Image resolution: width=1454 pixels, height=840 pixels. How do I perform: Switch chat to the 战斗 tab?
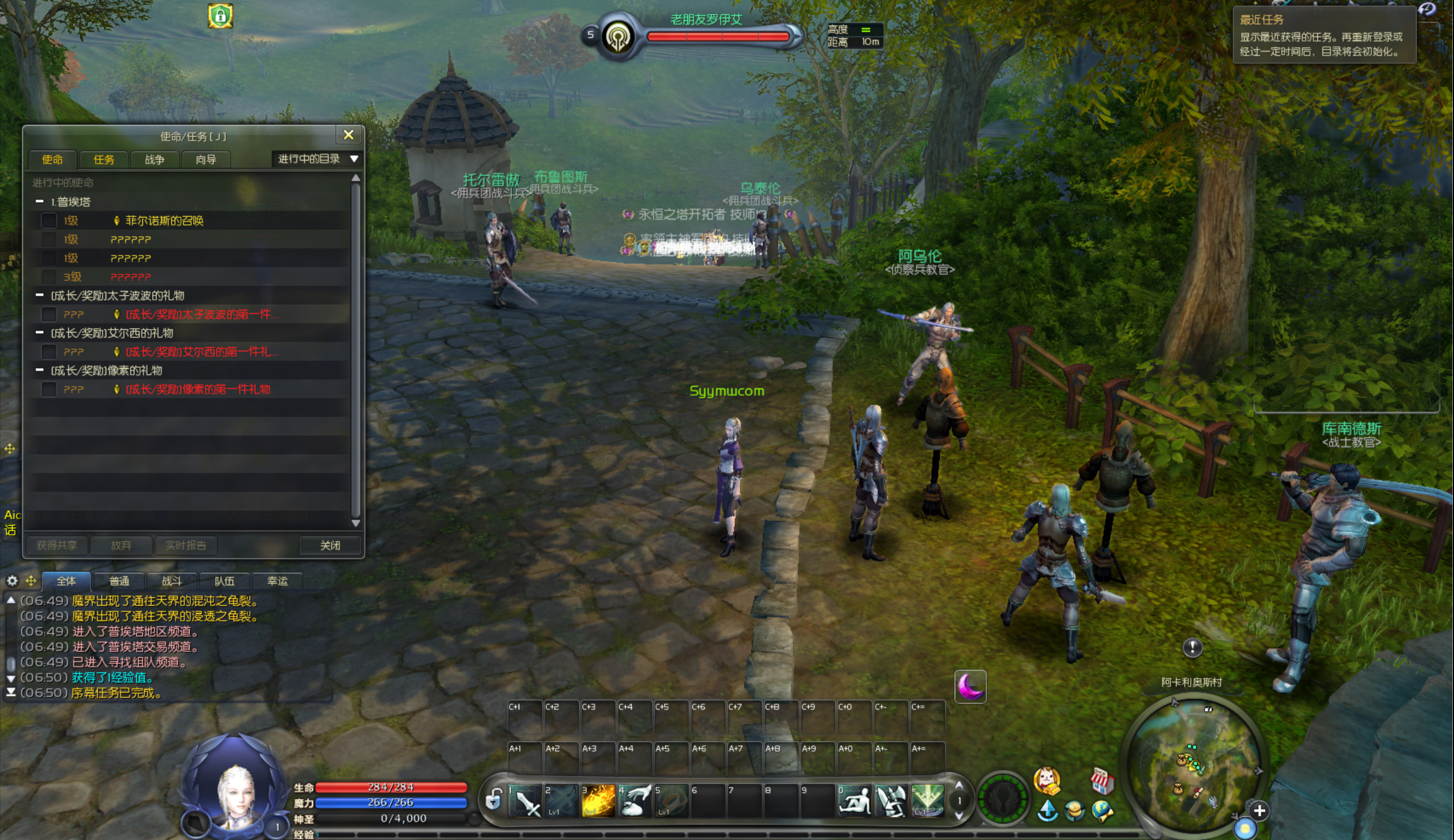pos(171,581)
